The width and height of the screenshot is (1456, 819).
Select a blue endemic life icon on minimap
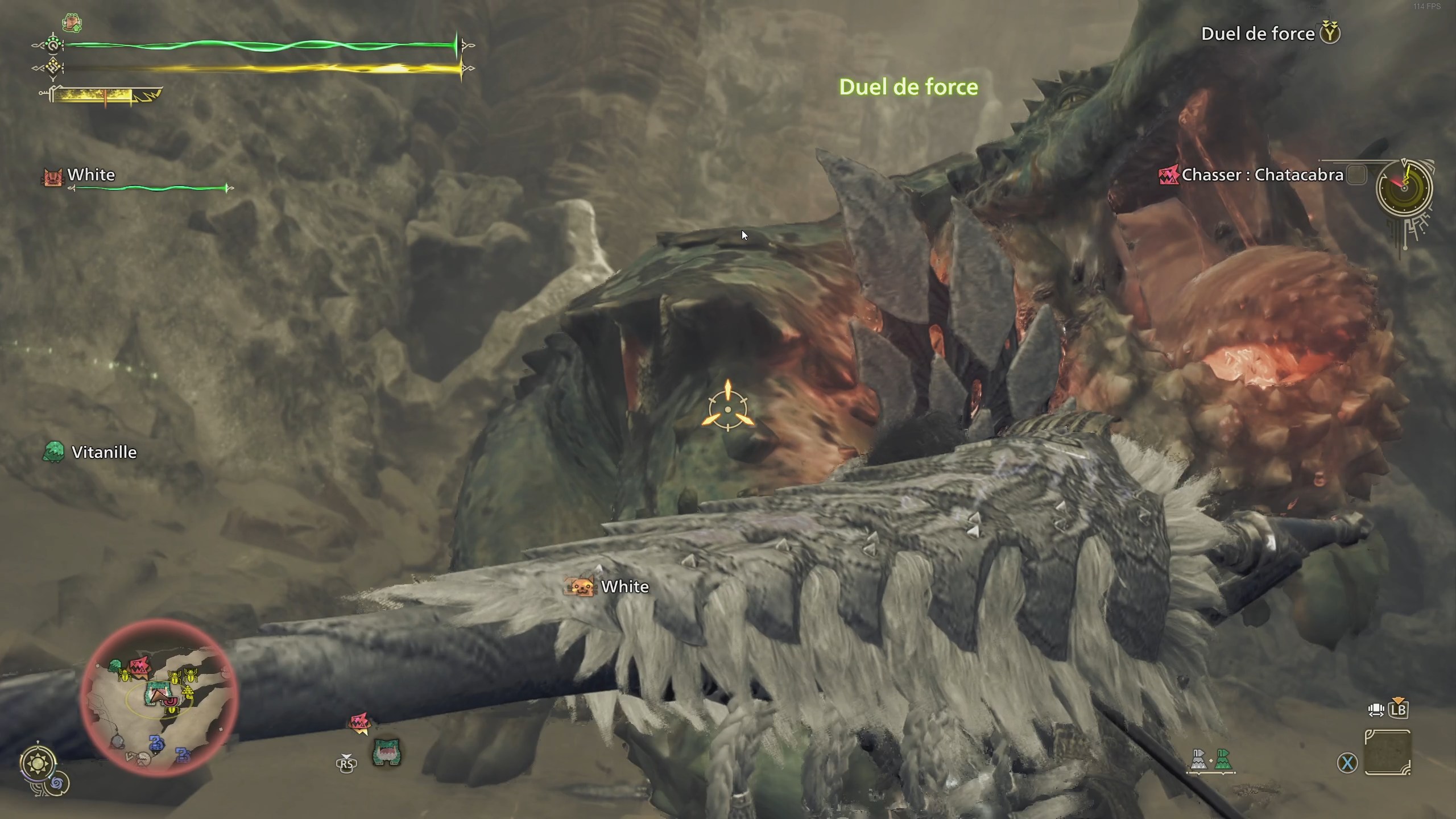pyautogui.click(x=157, y=743)
